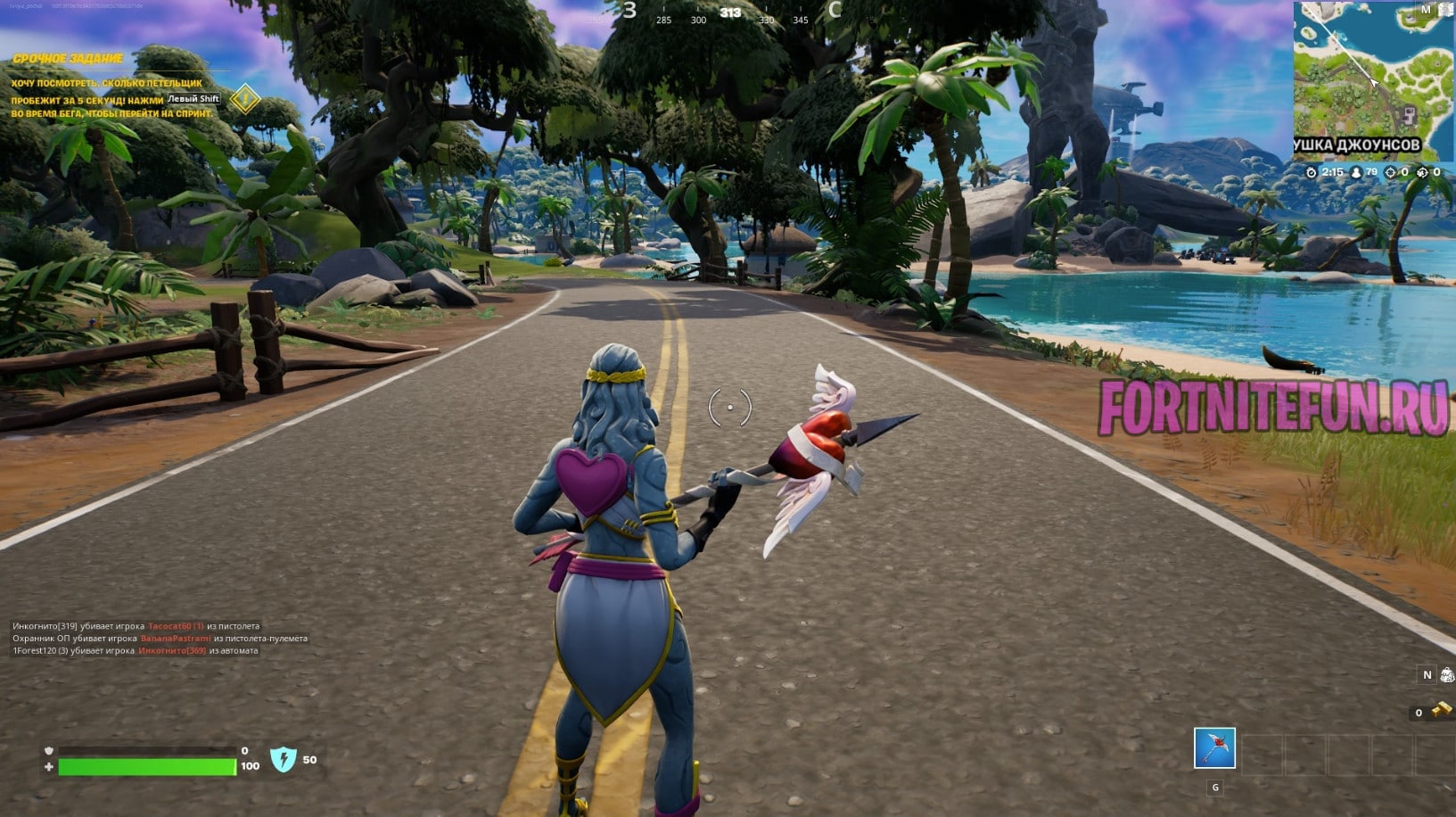Image resolution: width=1456 pixels, height=817 pixels.
Task: Click the kill feed message list
Action: tap(160, 639)
